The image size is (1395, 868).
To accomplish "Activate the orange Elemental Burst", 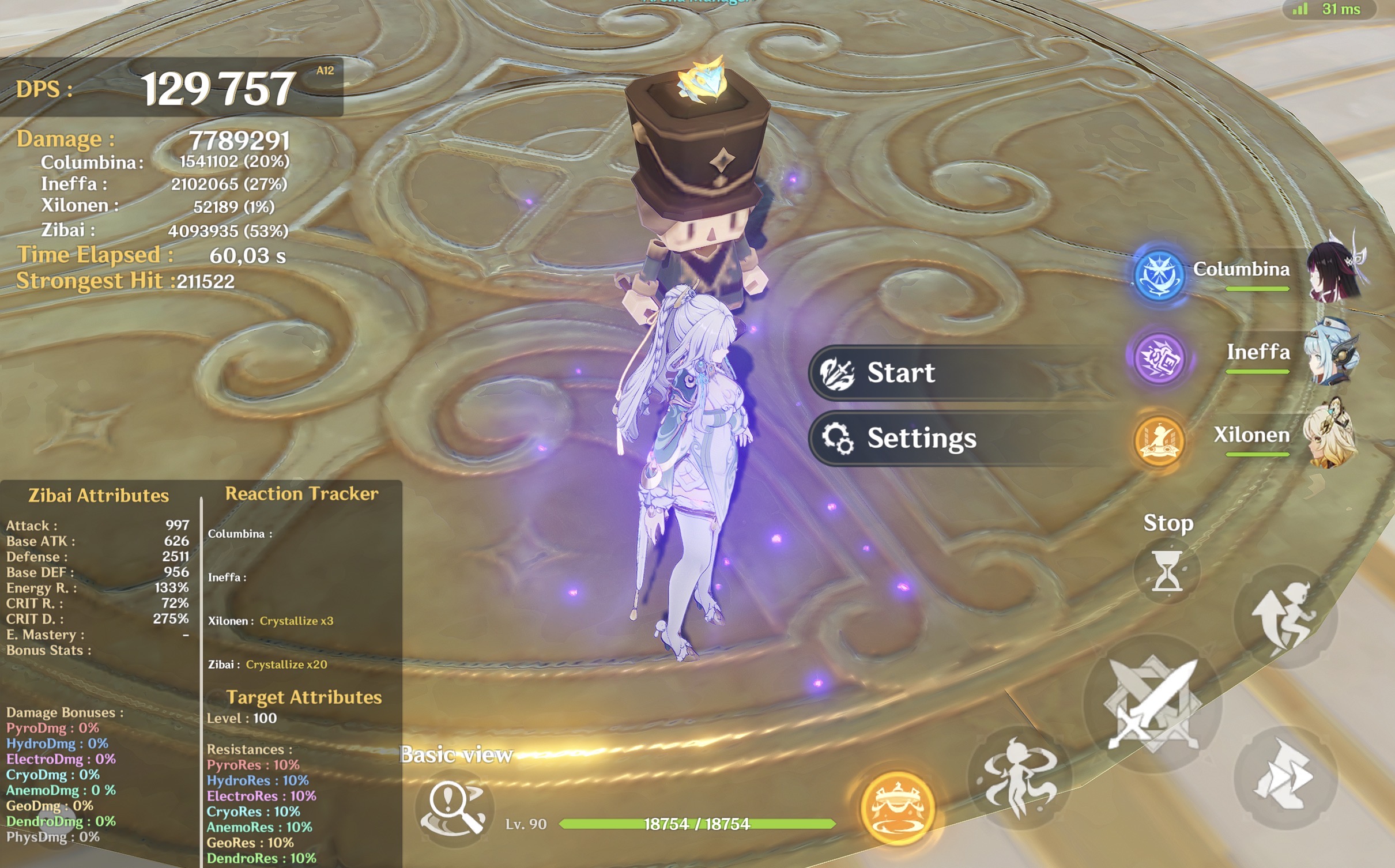I will [x=897, y=808].
